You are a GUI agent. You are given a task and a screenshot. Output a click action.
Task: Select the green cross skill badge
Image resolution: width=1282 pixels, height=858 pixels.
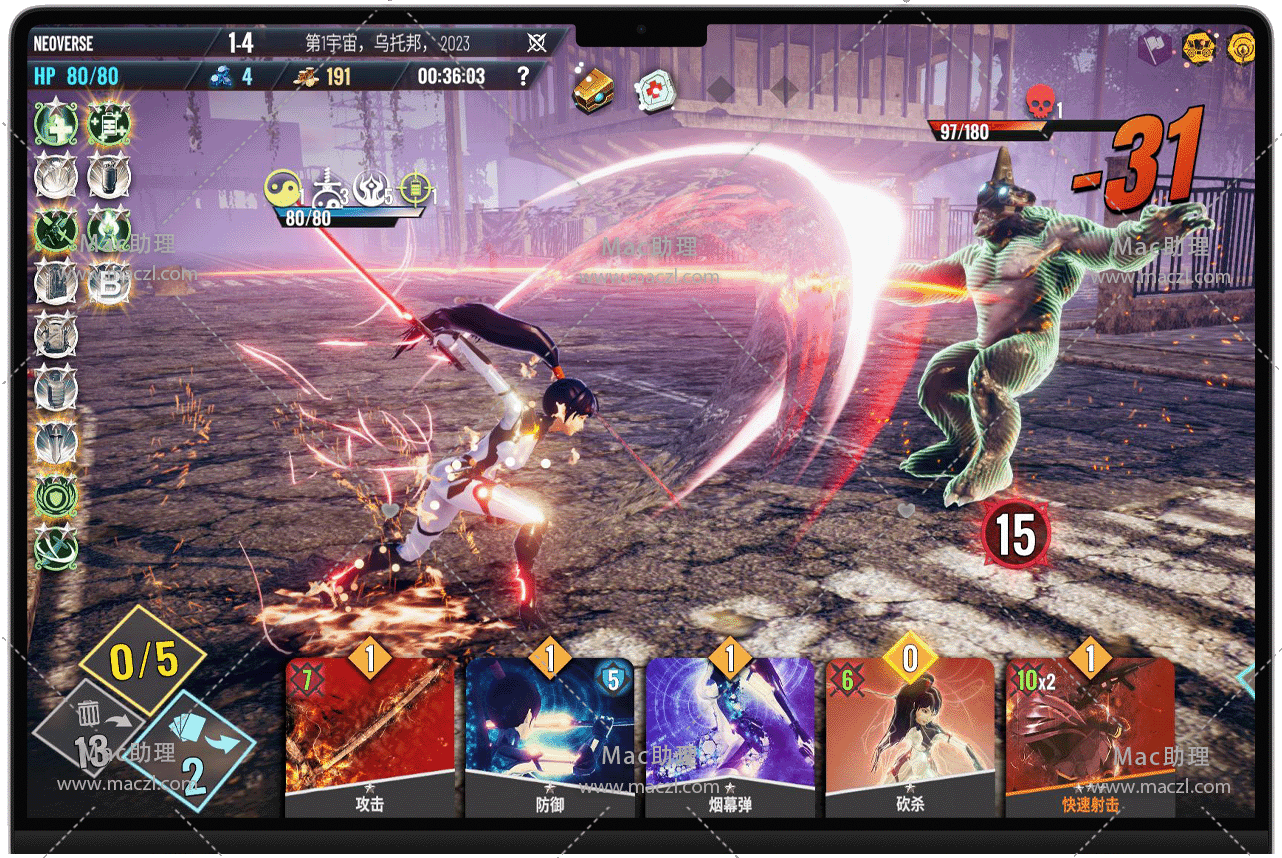[x=55, y=124]
